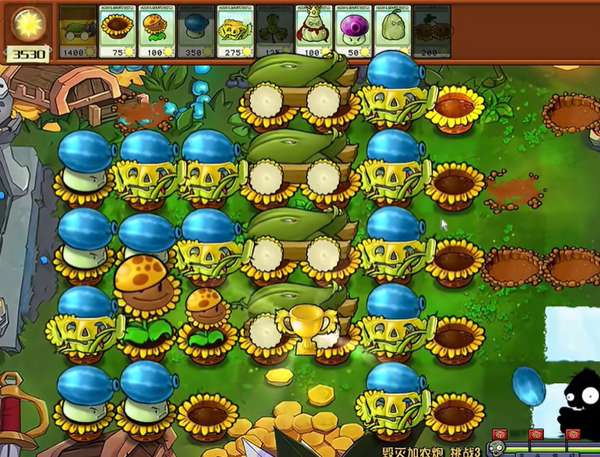Pick the purple mushroom packet costing 50
The height and width of the screenshot is (457, 600).
coord(352,31)
